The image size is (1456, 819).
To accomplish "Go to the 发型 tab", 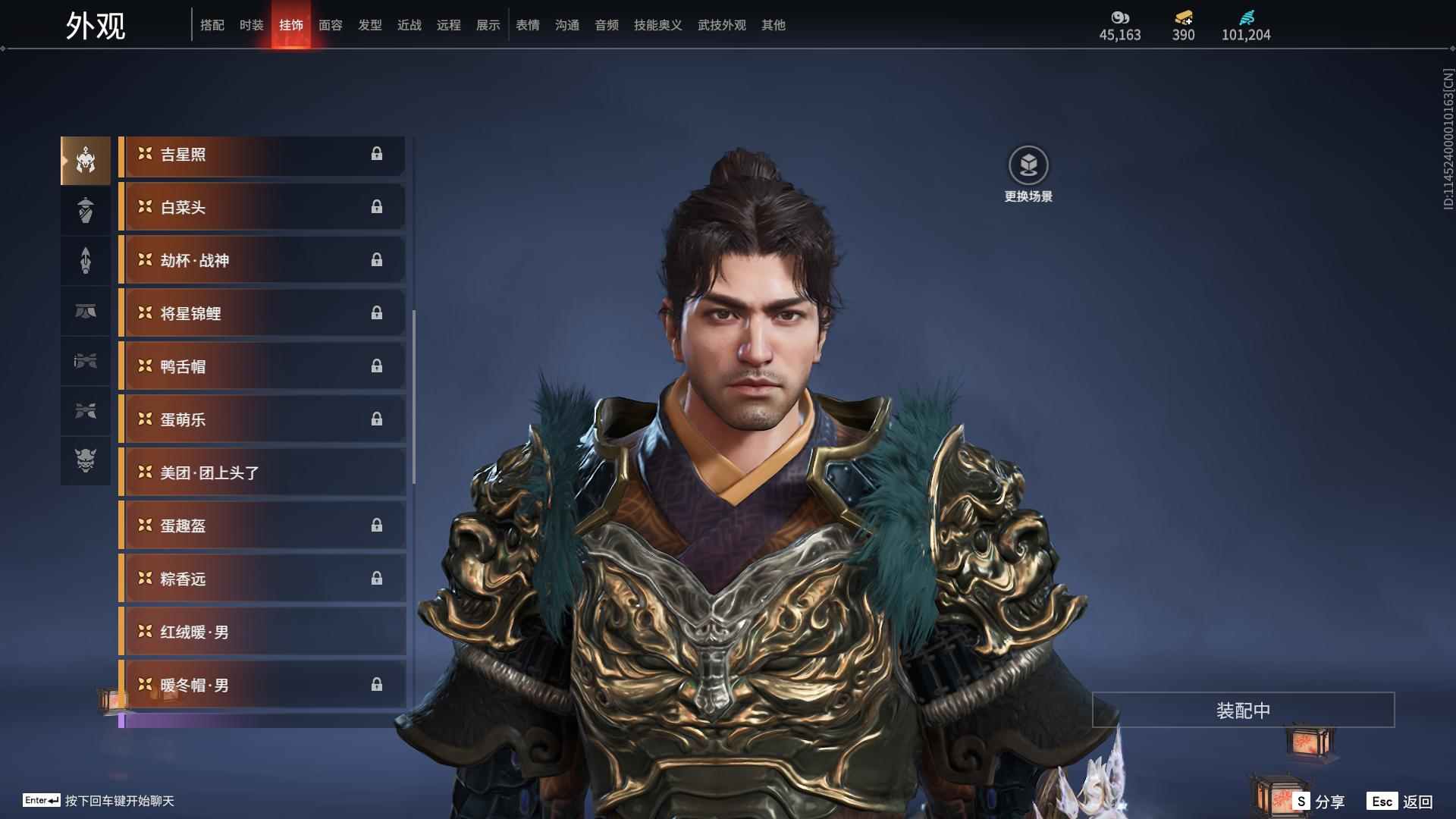I will point(369,25).
